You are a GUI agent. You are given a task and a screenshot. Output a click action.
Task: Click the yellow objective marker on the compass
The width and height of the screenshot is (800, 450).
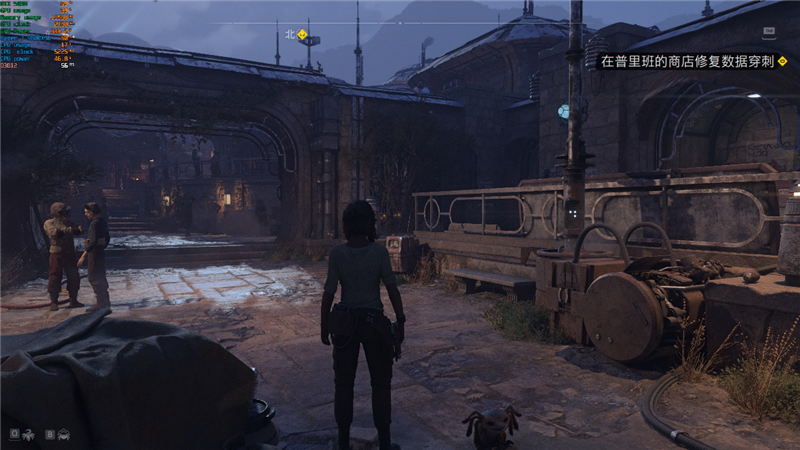coord(302,33)
